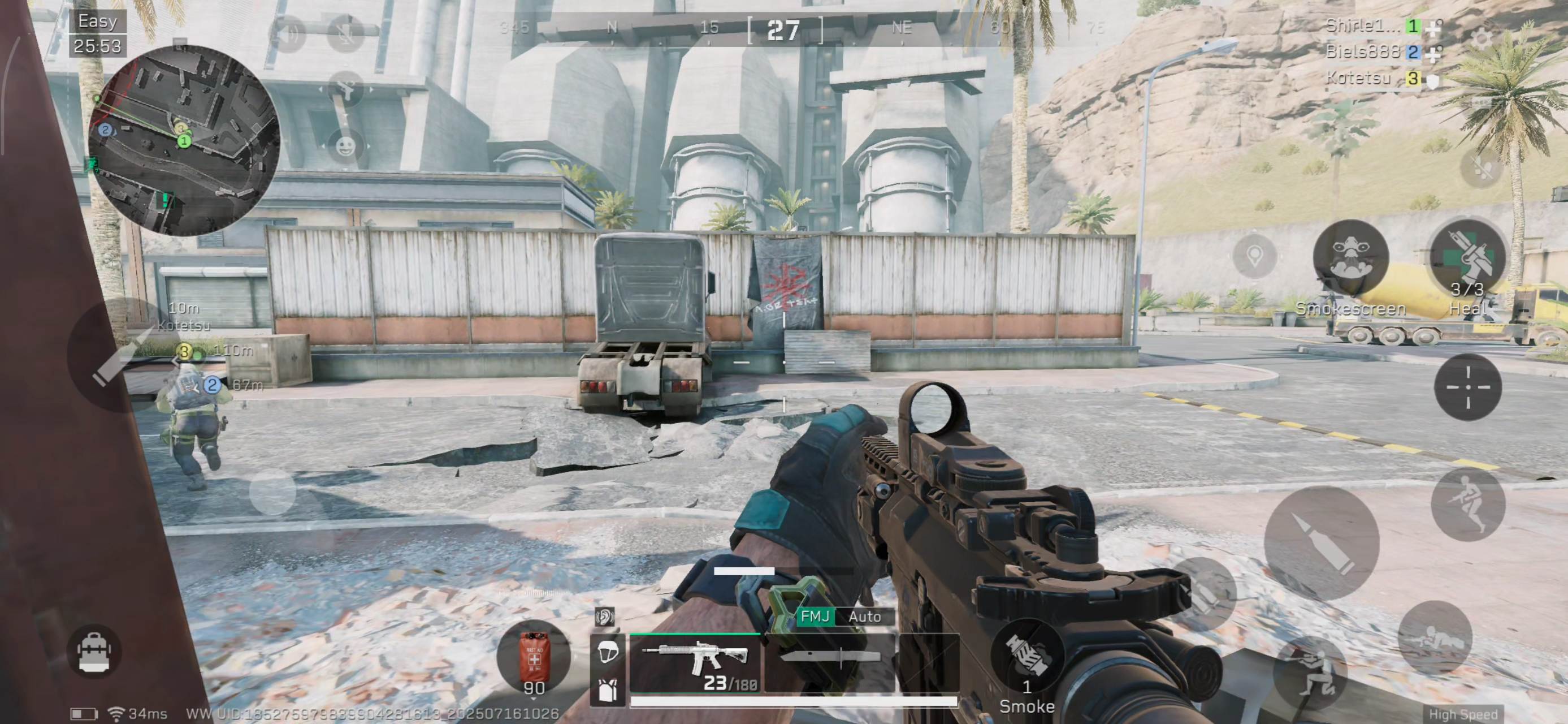Open the smiley emote wheel
This screenshot has height=724, width=1568.
point(345,146)
